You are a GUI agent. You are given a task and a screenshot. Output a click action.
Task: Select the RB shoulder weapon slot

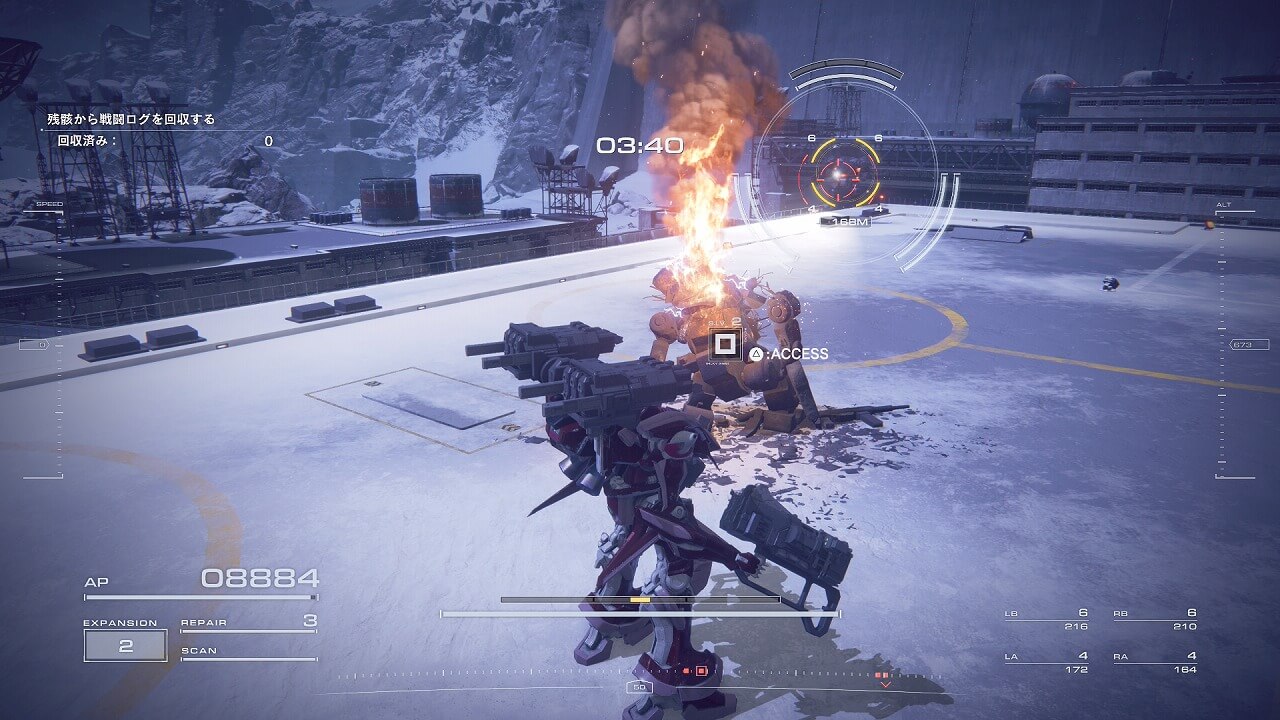[x=1155, y=619]
